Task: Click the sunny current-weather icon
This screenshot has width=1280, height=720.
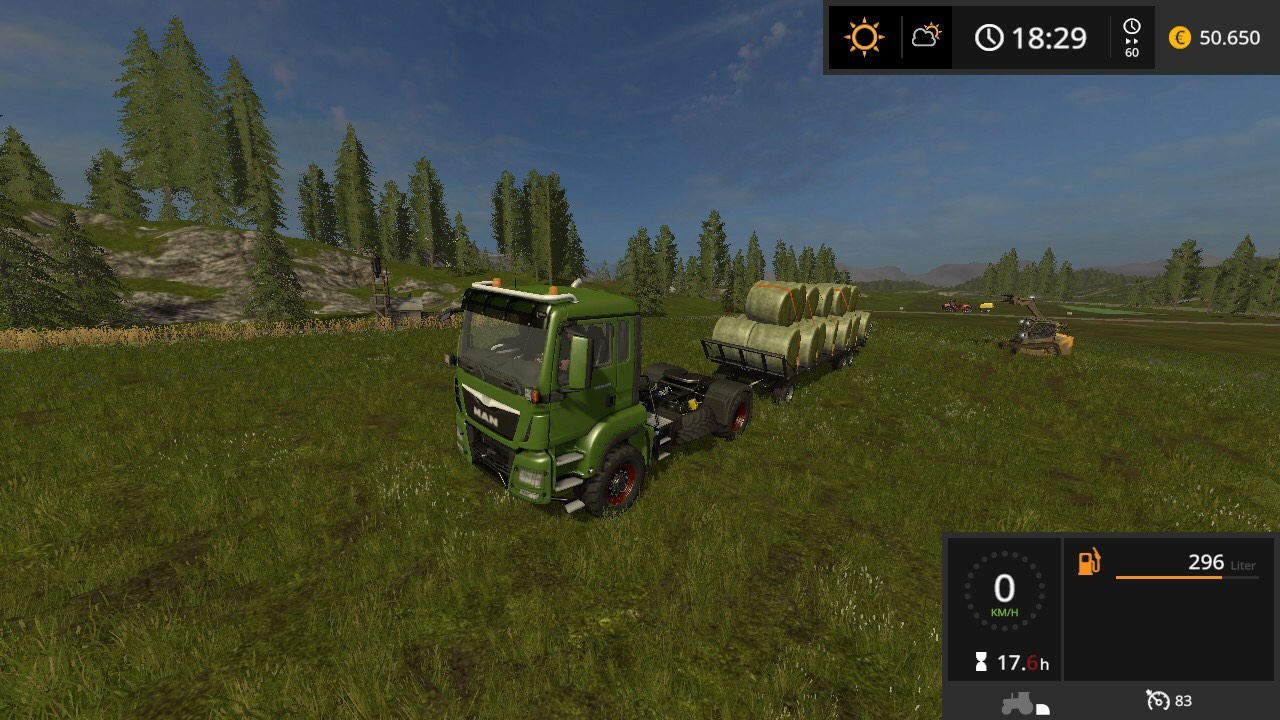Action: (x=864, y=38)
